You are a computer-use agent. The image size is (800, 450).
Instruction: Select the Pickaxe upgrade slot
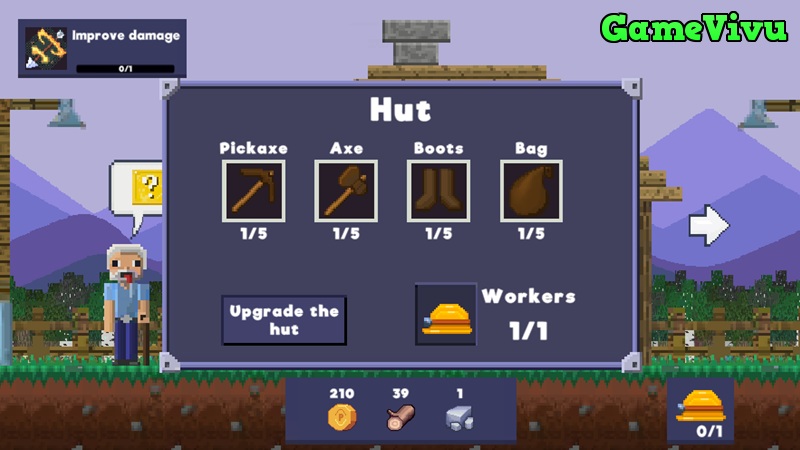(x=253, y=191)
